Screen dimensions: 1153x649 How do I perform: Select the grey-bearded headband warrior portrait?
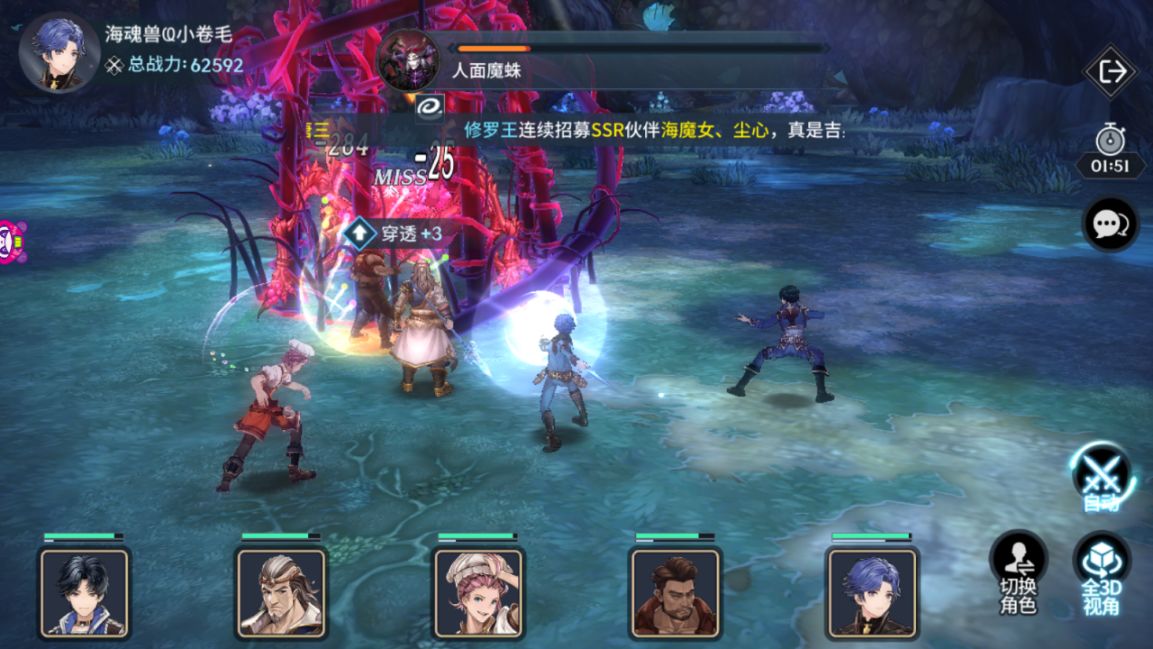click(281, 593)
